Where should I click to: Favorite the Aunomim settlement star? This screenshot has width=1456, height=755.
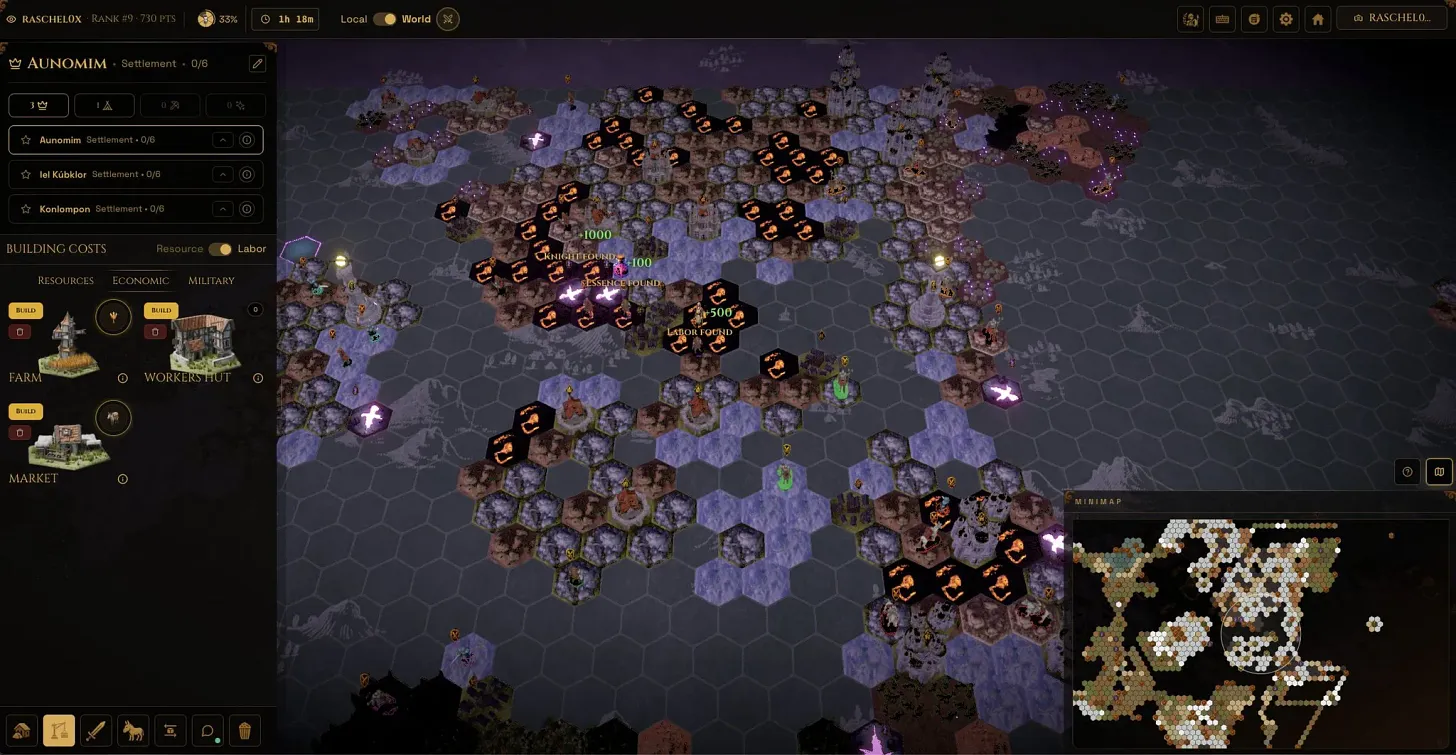(x=26, y=139)
